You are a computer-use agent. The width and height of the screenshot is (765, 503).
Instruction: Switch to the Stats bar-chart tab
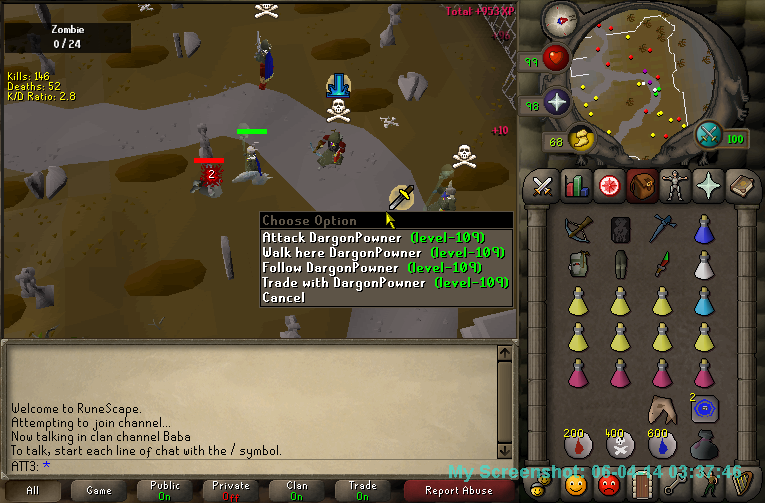(x=575, y=186)
